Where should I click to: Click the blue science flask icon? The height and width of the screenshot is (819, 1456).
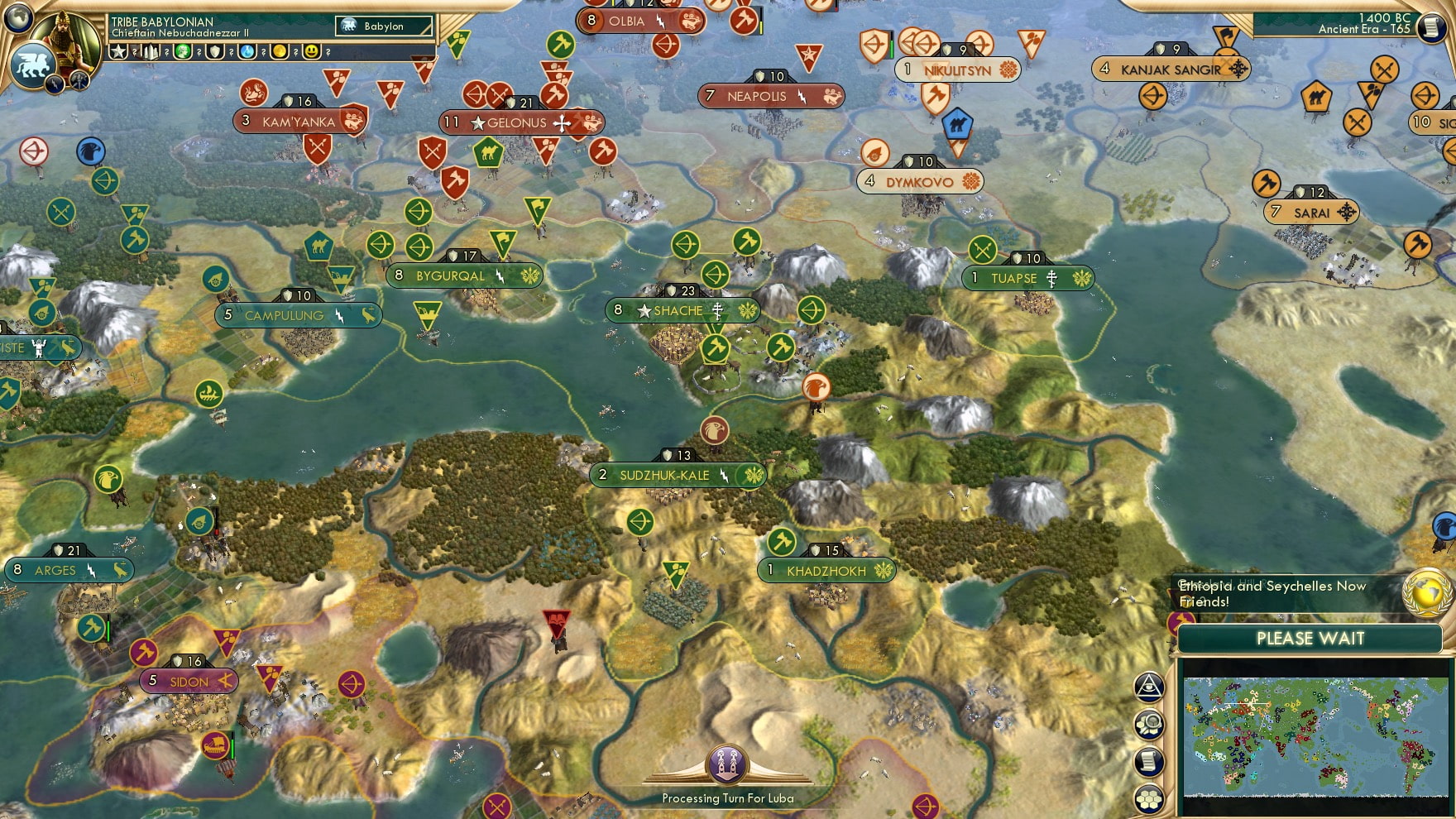coord(247,51)
